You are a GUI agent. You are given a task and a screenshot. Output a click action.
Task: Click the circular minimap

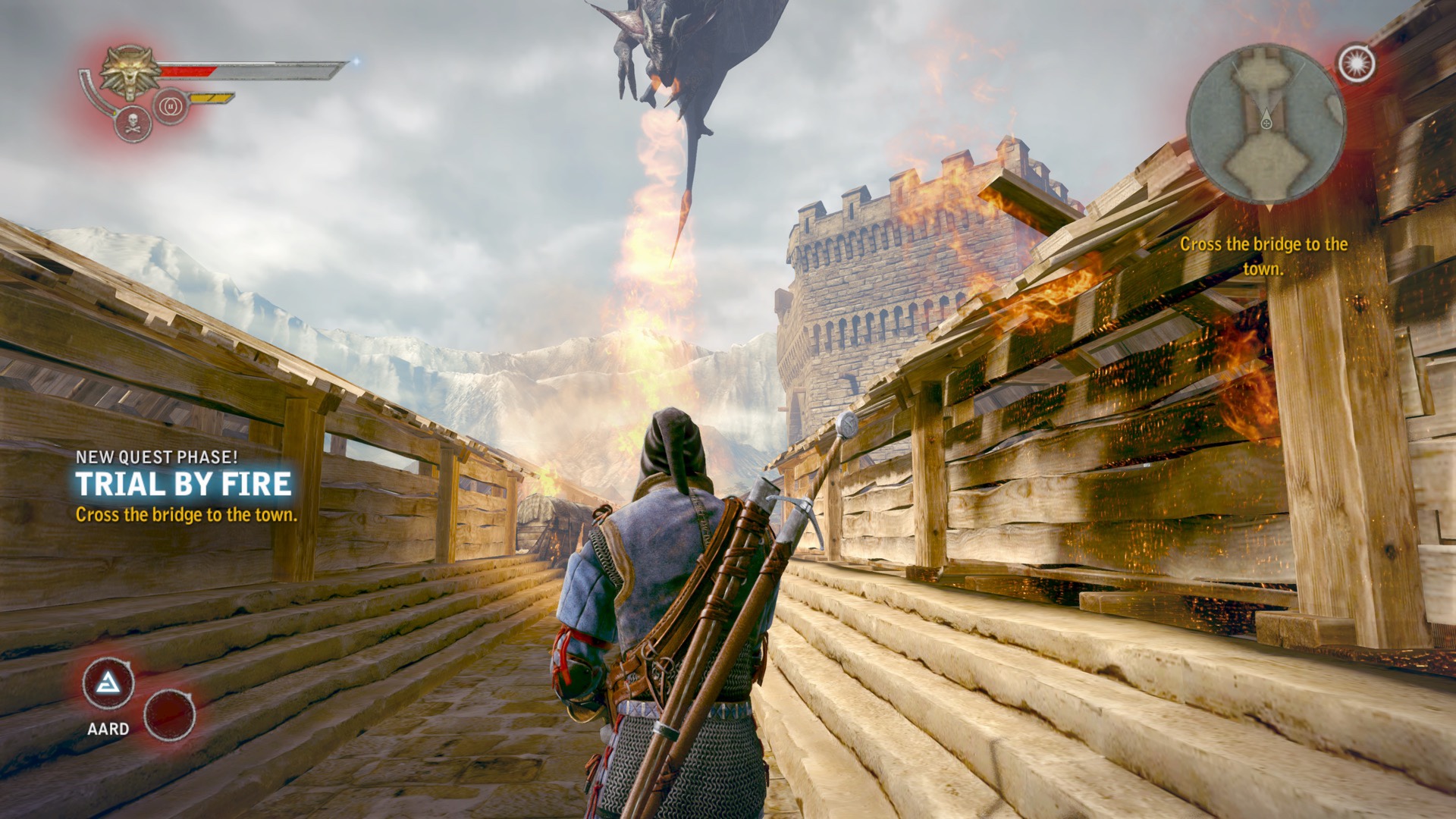(x=1266, y=124)
